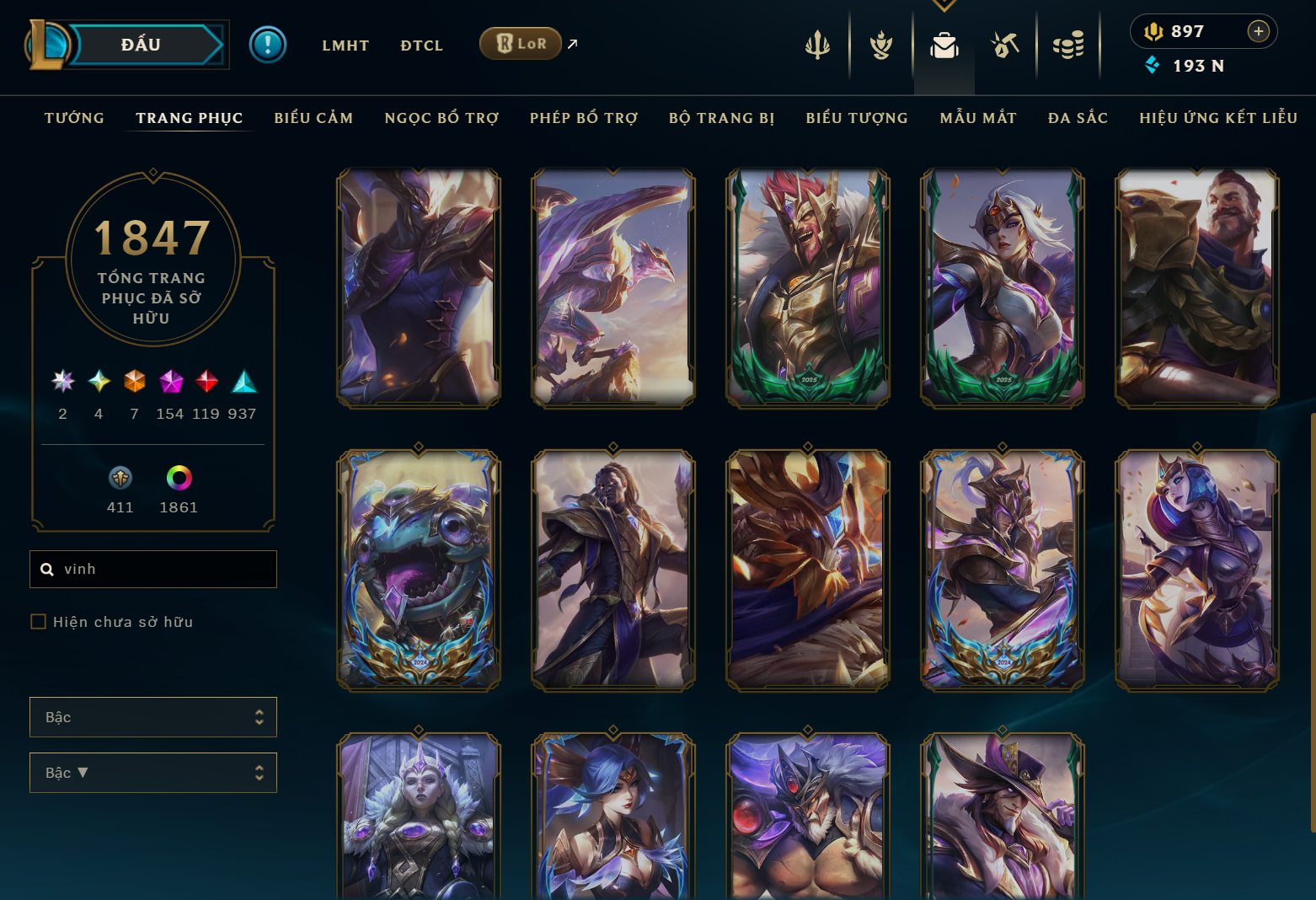Select the chroma color wheel icon showing 1861
This screenshot has width=1316, height=900.
(178, 479)
